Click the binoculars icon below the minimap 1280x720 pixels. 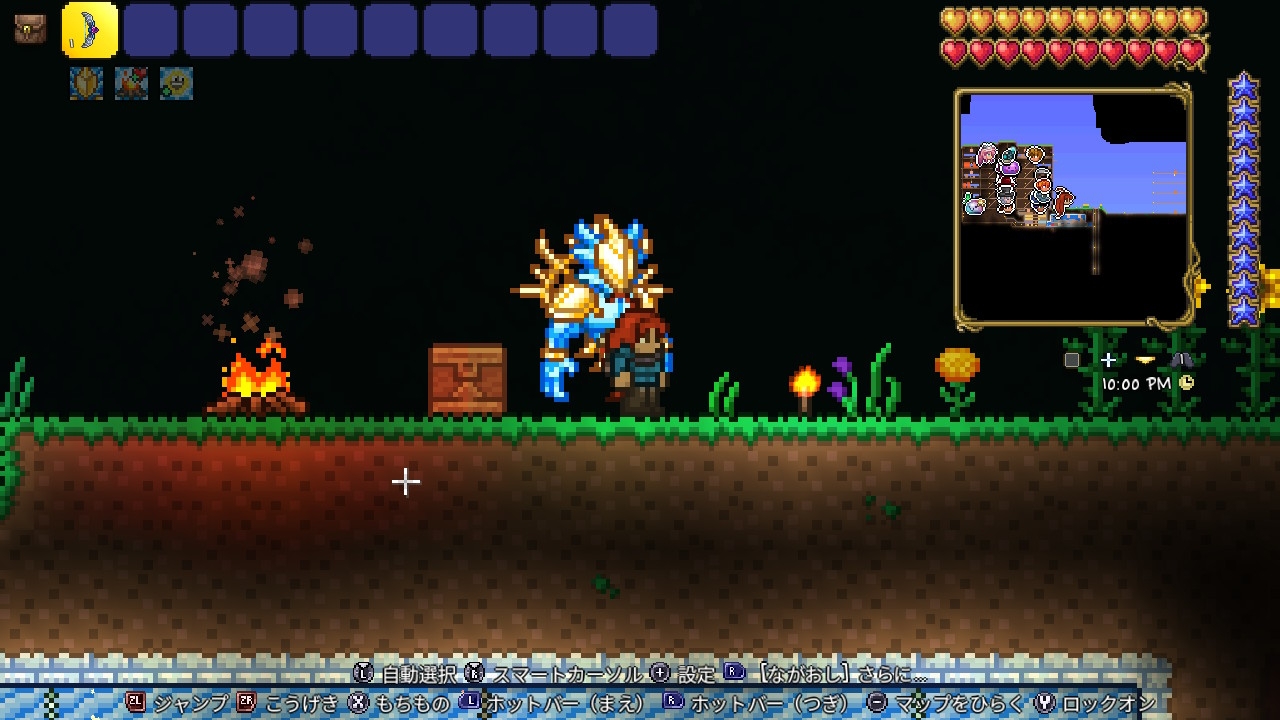click(x=1181, y=360)
